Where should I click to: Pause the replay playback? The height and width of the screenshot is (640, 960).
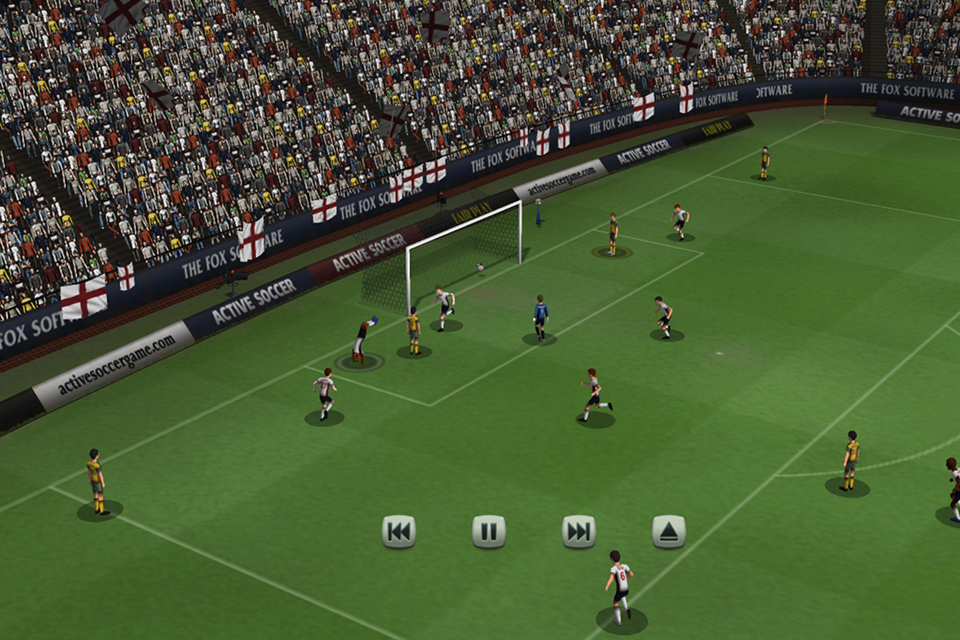point(489,531)
